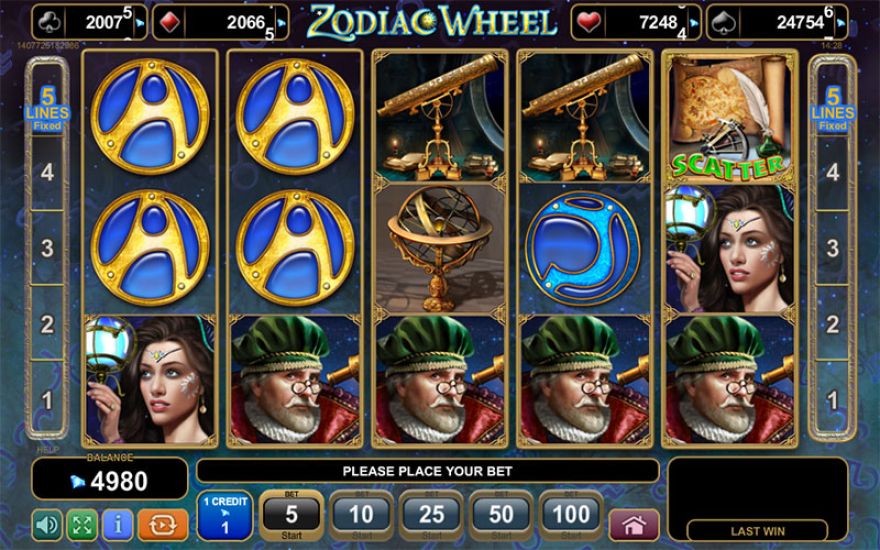Change the 1 credit denomination
Viewport: 880px width, 550px height.
coord(224,516)
